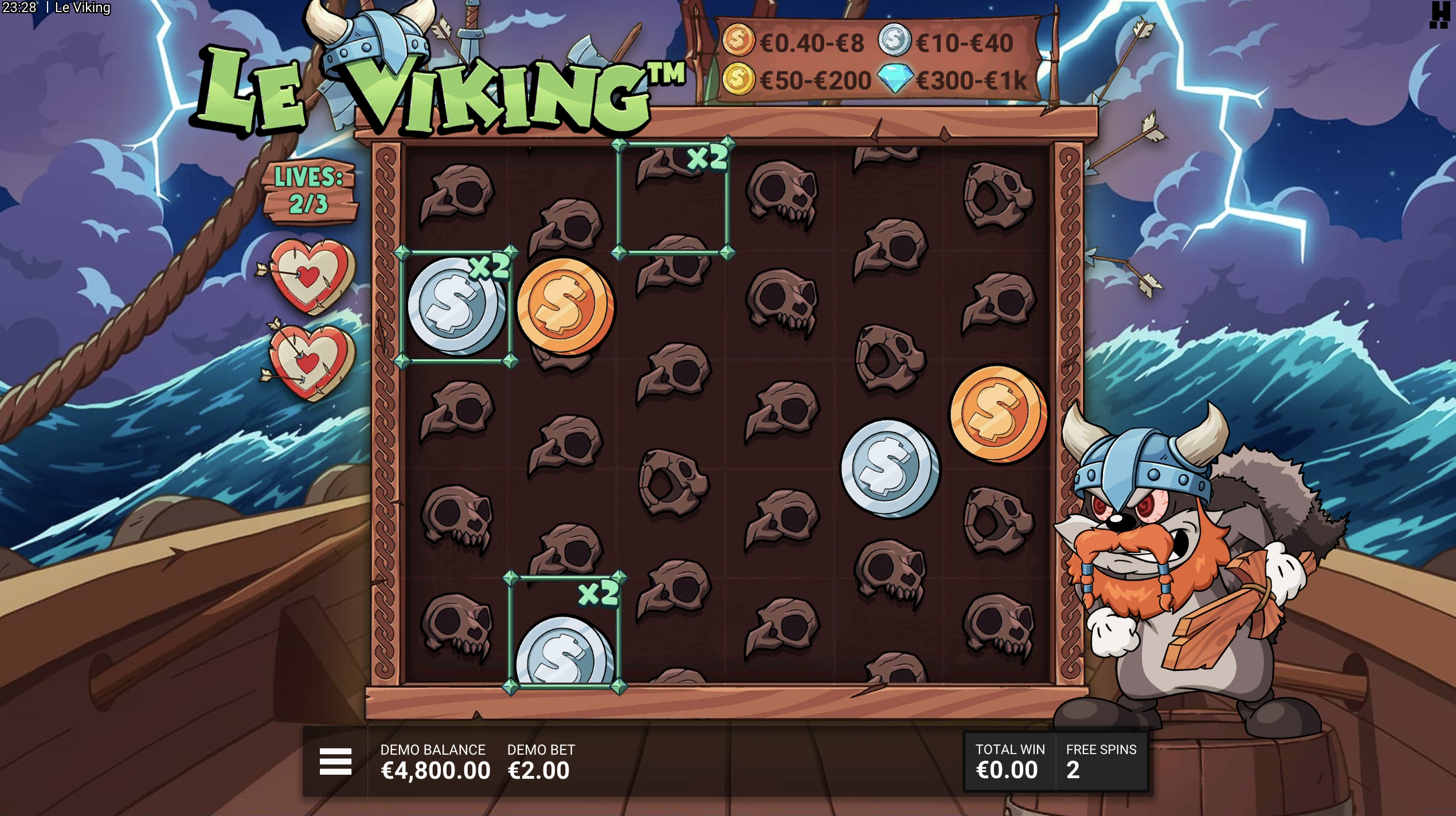Click the Le Viking title logo
This screenshot has height=816, width=1456.
(x=441, y=92)
